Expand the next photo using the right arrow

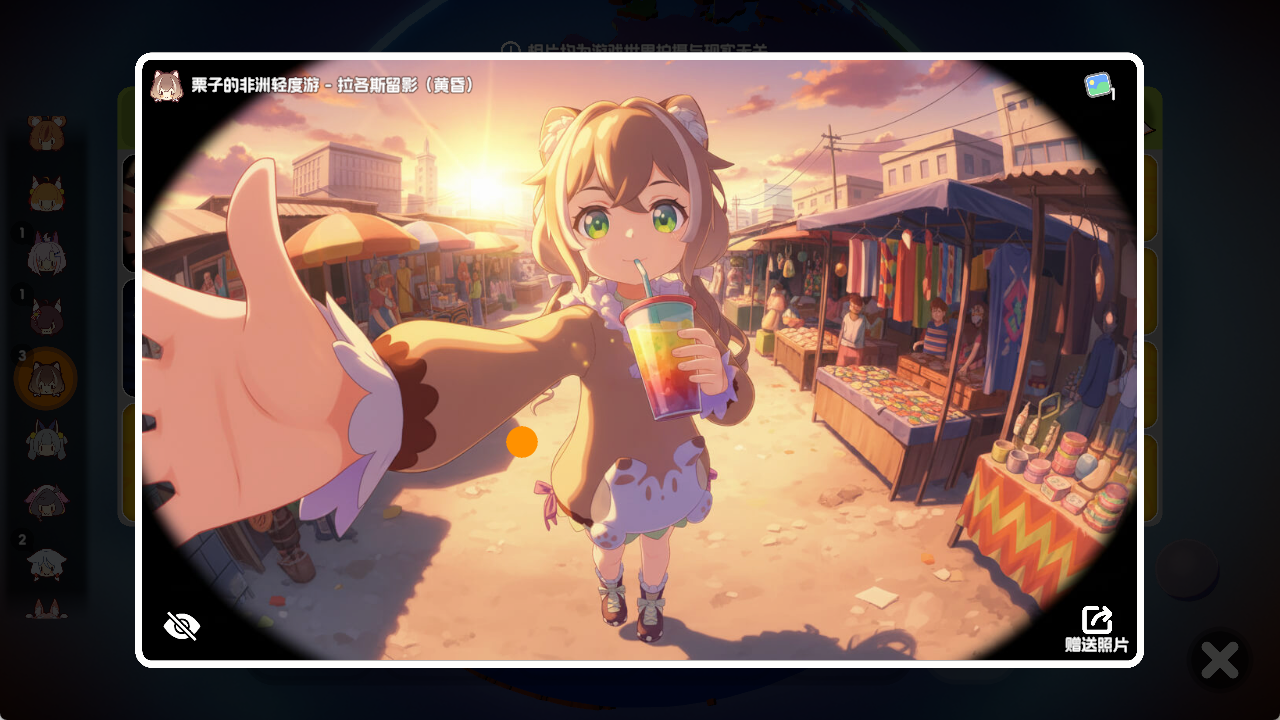1150,130
